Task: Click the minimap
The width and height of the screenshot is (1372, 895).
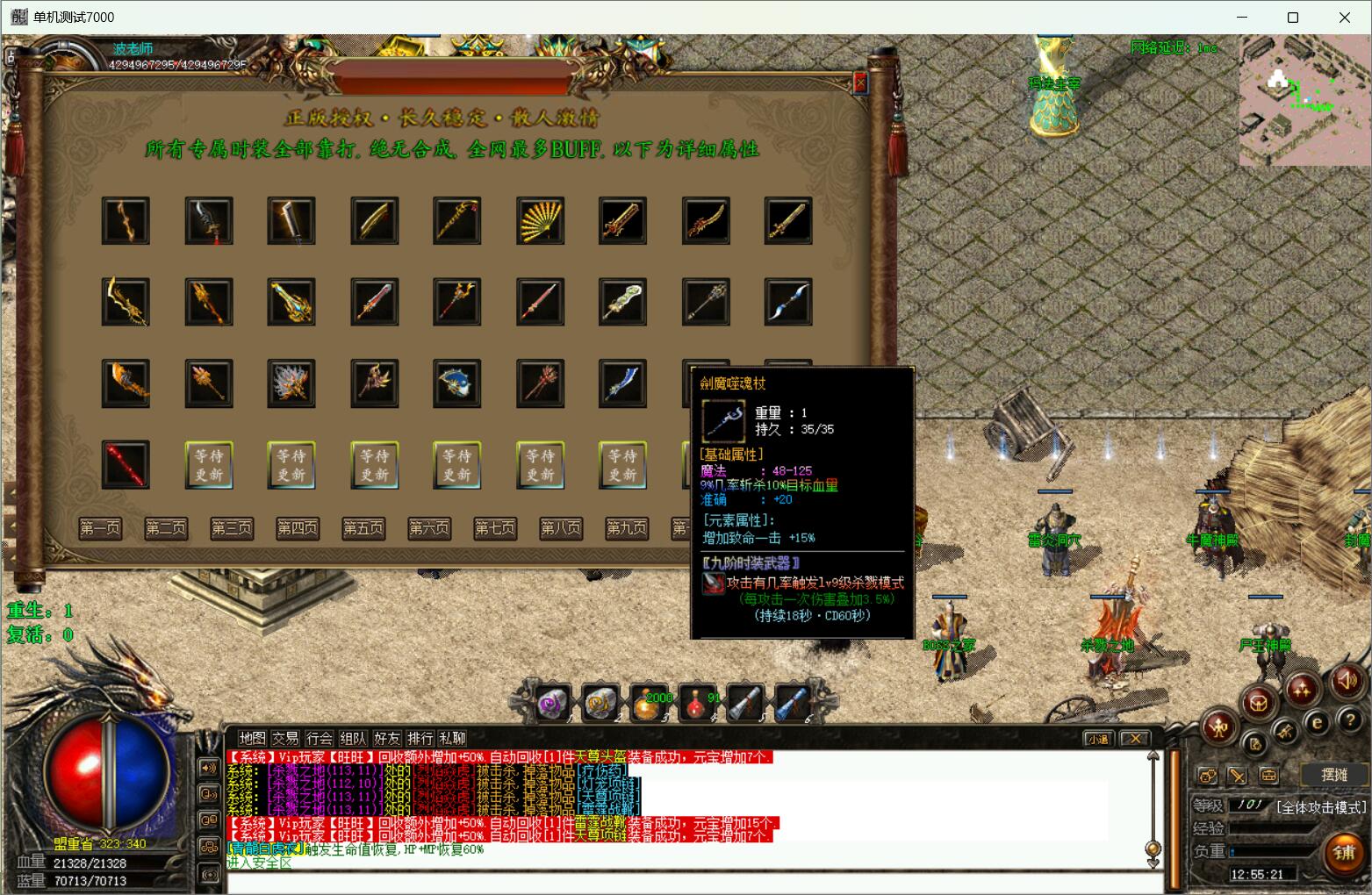Action: (1303, 101)
